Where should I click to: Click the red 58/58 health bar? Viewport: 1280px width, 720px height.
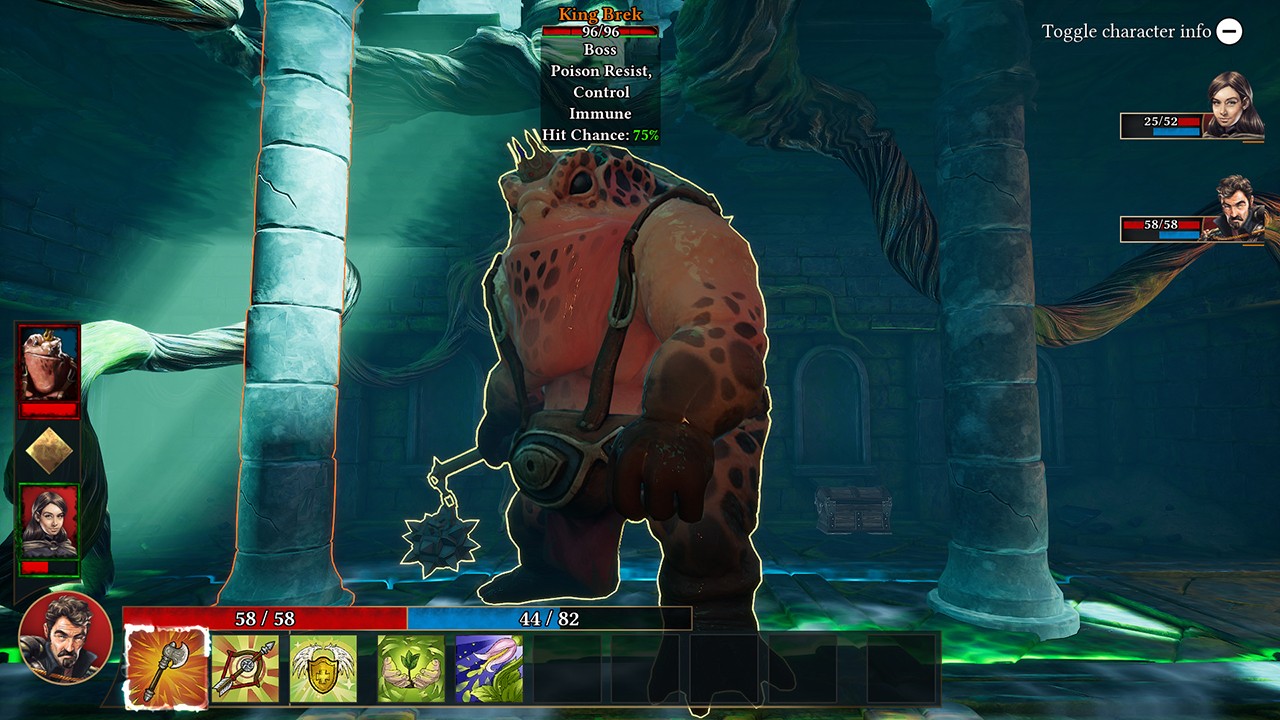click(265, 613)
